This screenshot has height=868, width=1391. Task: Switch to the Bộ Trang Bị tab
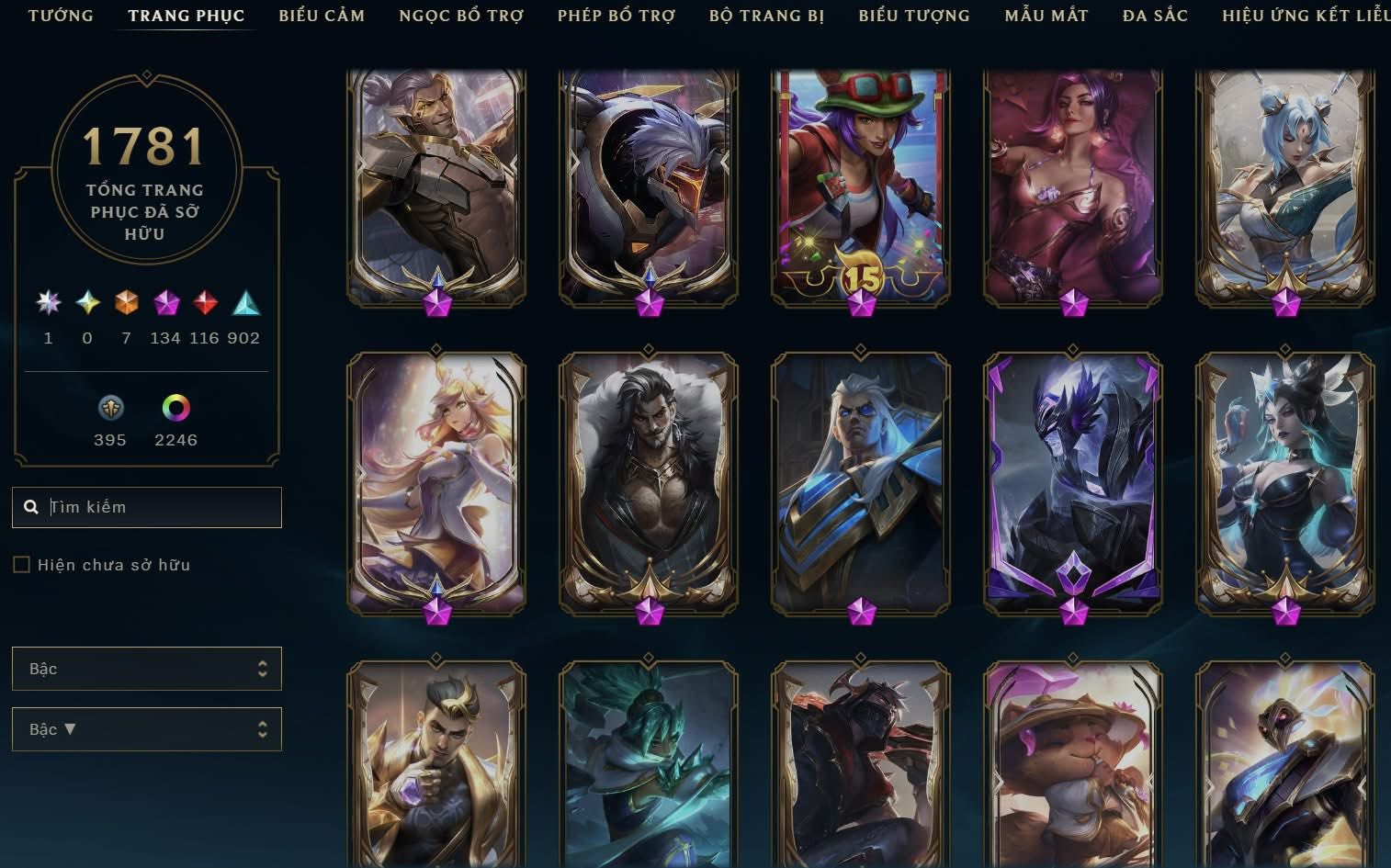(x=766, y=16)
